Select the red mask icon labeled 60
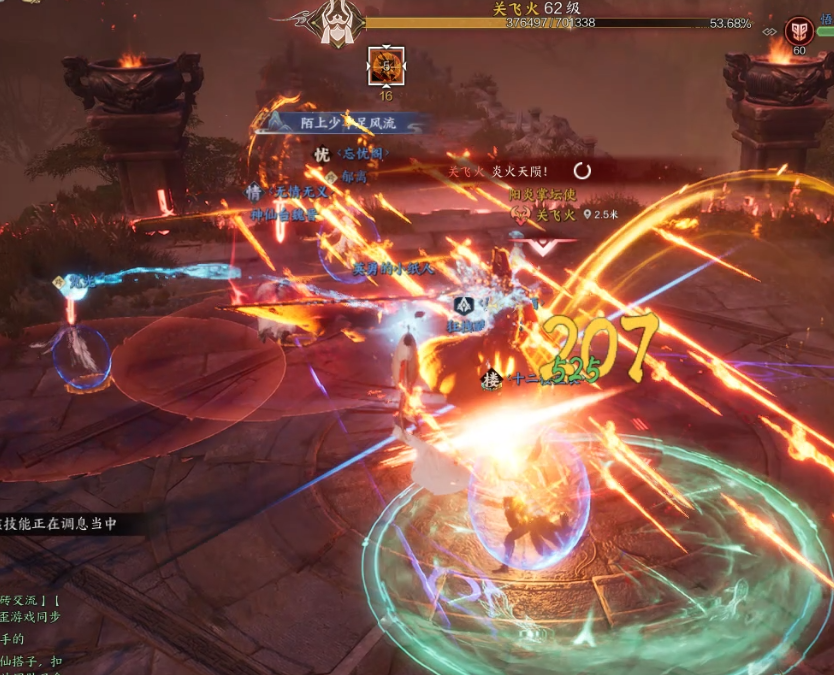Viewport: 834px width, 675px height. 799,30
